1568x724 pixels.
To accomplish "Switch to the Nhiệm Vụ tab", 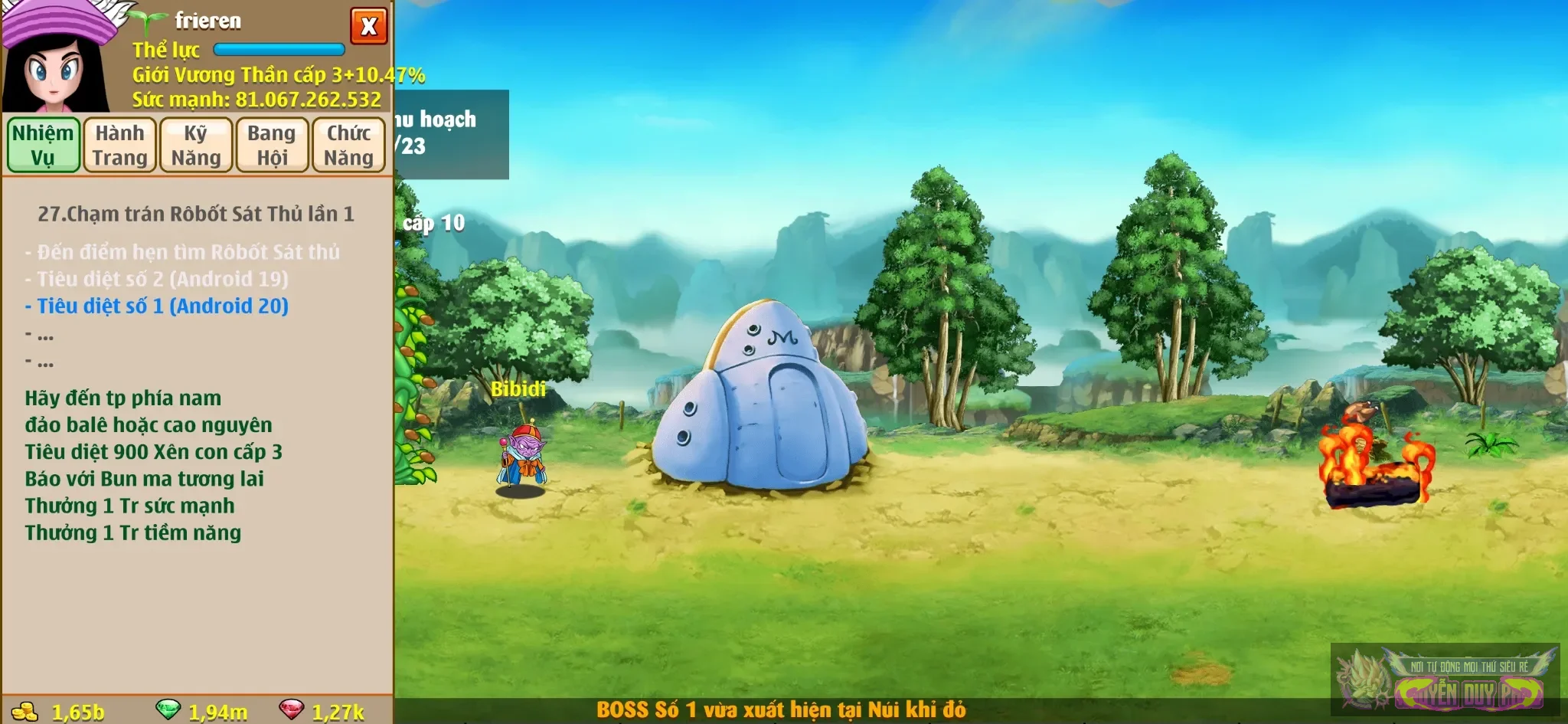I will click(x=44, y=145).
